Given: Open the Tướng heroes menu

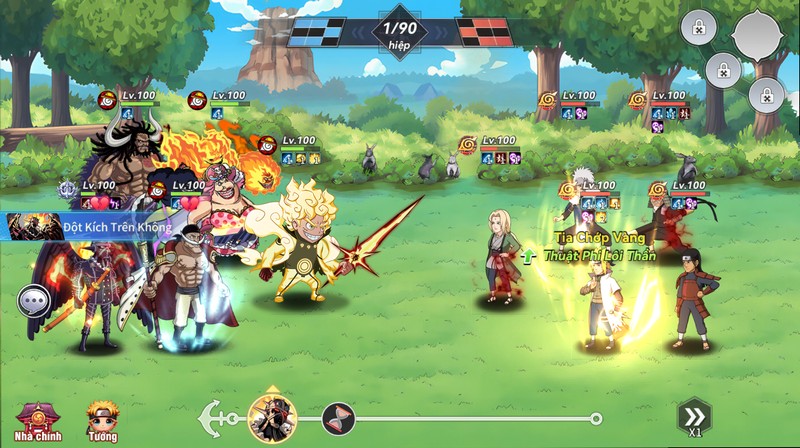Looking at the screenshot, I should [102, 421].
